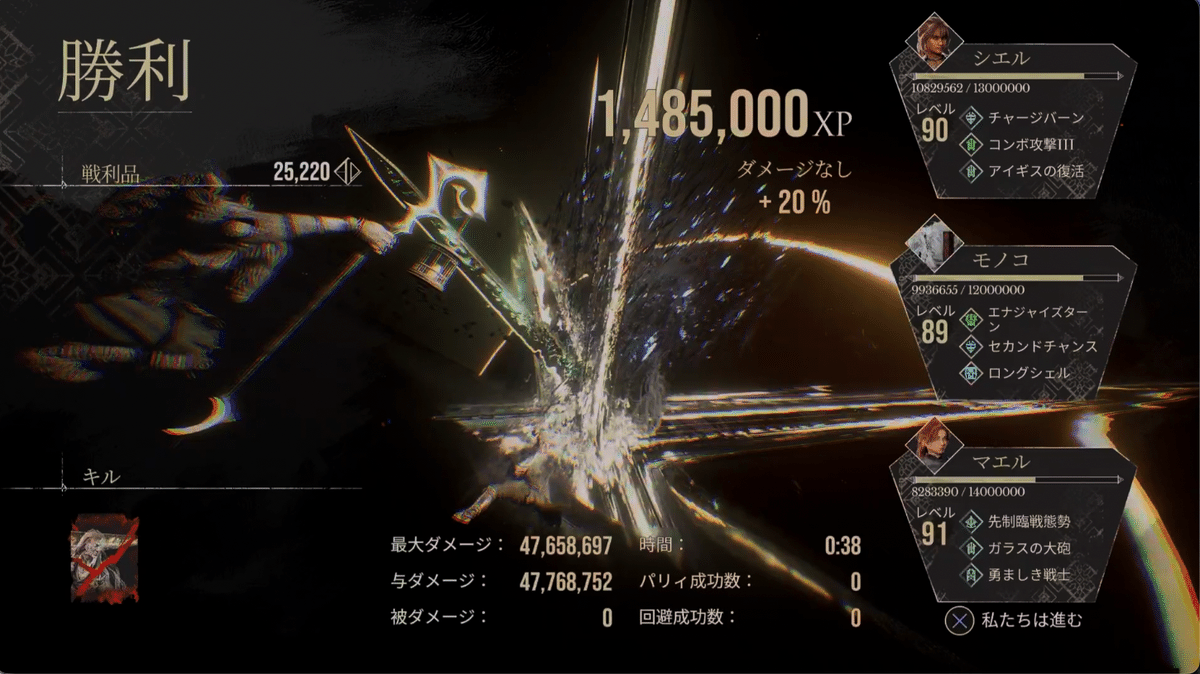The width and height of the screenshot is (1200, 674).
Task: Select the セカンドチャンス entry in モノコ's panel
Action: click(1042, 347)
